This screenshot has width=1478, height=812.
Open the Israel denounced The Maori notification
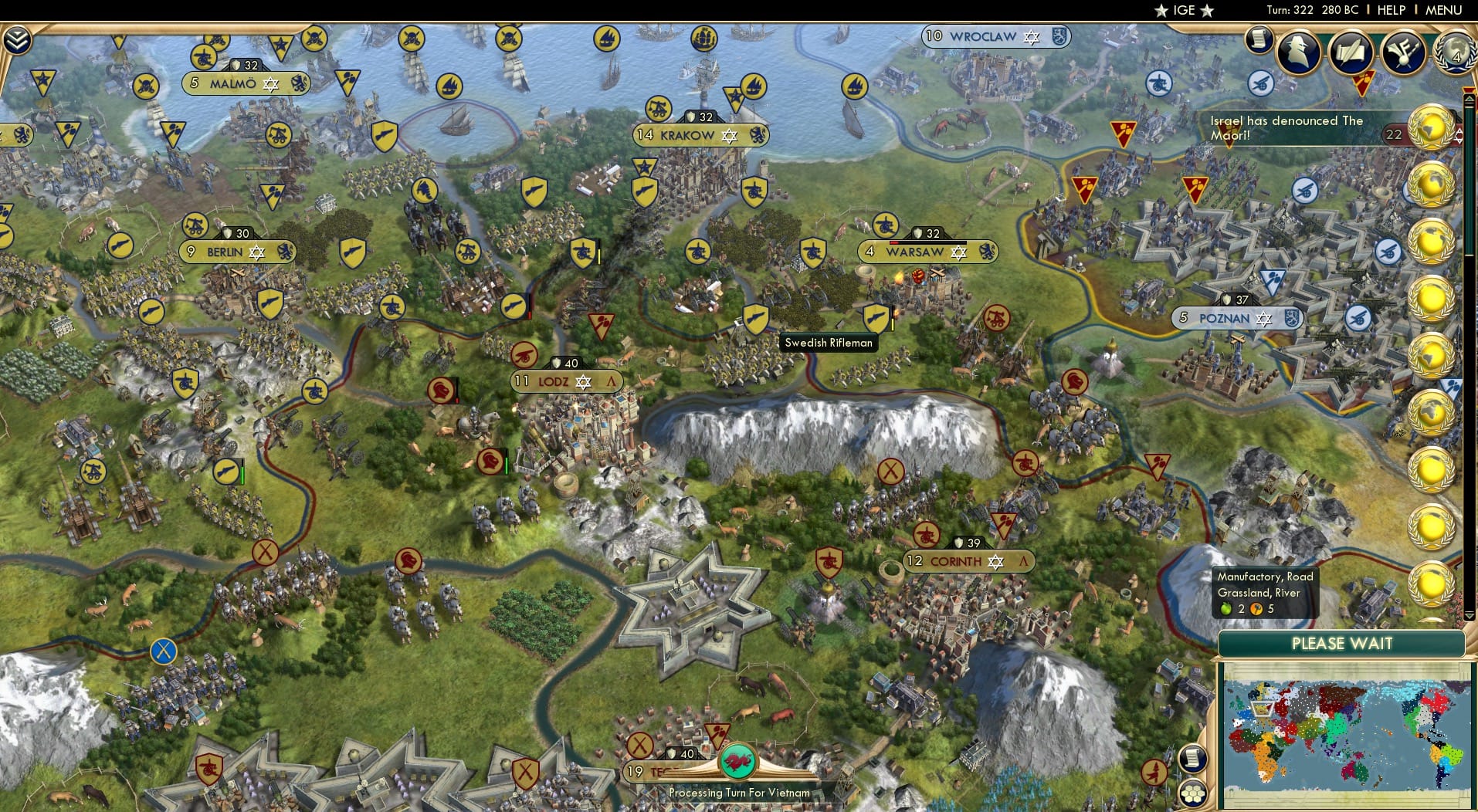pyautogui.click(x=1305, y=127)
